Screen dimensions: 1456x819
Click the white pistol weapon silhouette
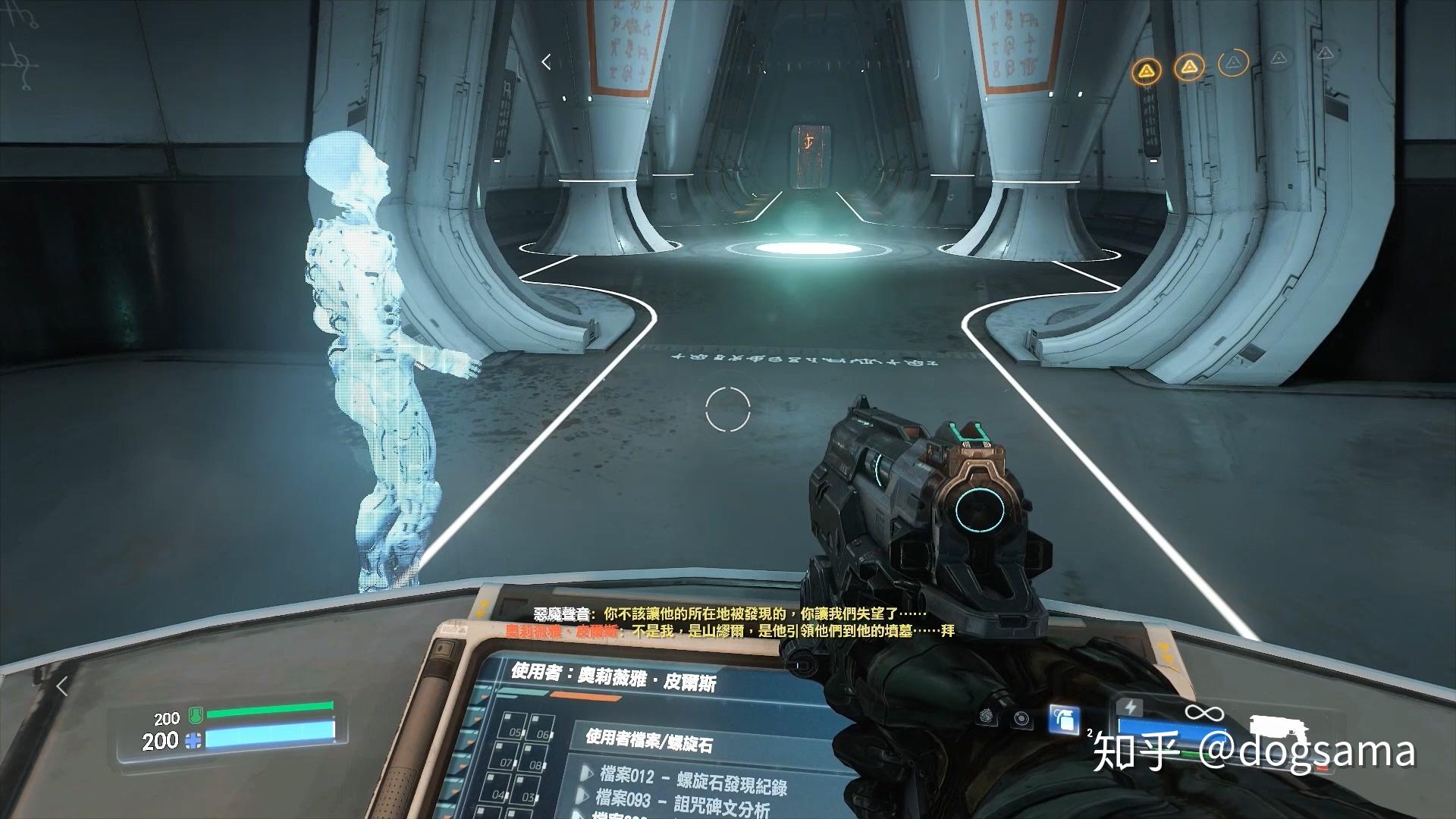point(1279,726)
